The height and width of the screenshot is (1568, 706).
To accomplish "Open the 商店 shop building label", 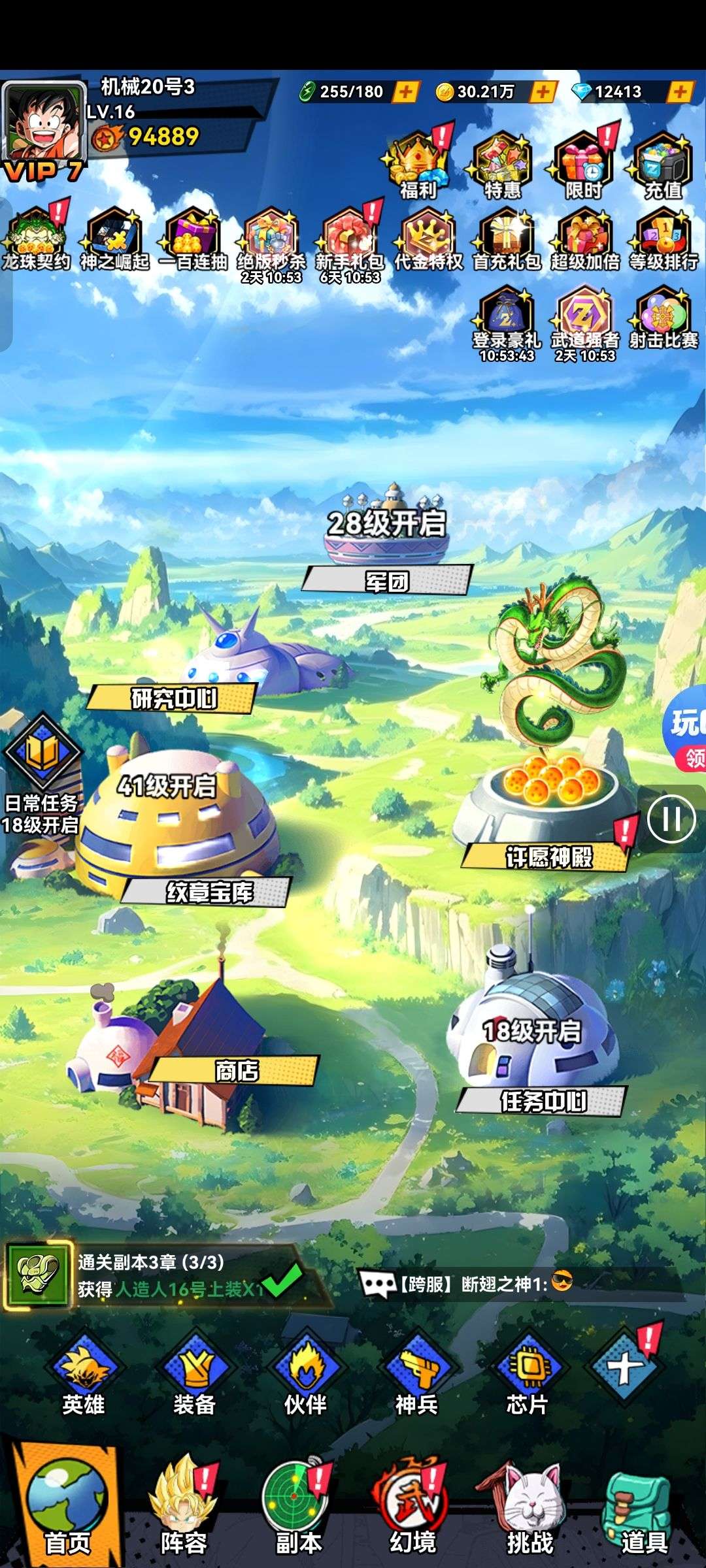I will (235, 1071).
